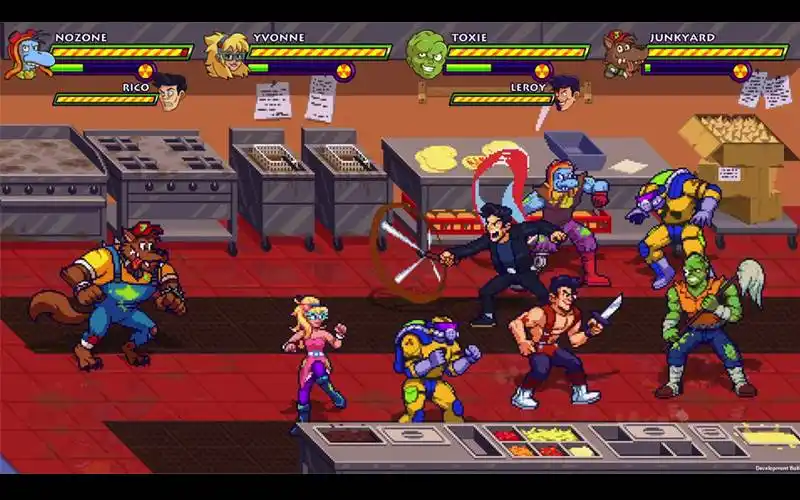Click Nozone's character portrait
800x500 pixels.
pos(26,54)
